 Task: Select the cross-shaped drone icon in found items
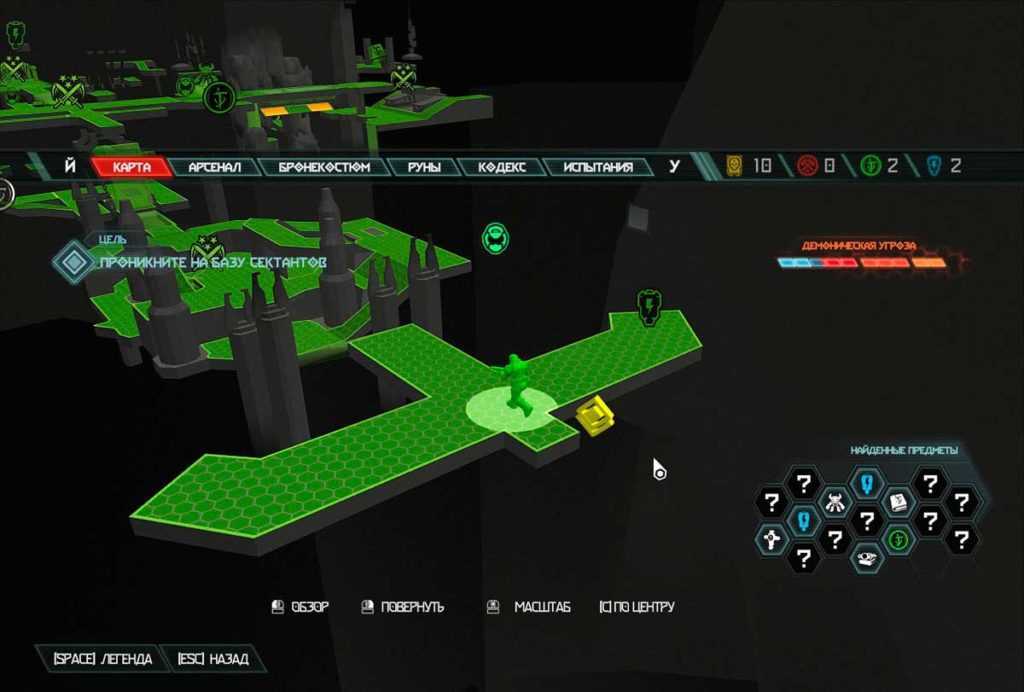(x=771, y=540)
